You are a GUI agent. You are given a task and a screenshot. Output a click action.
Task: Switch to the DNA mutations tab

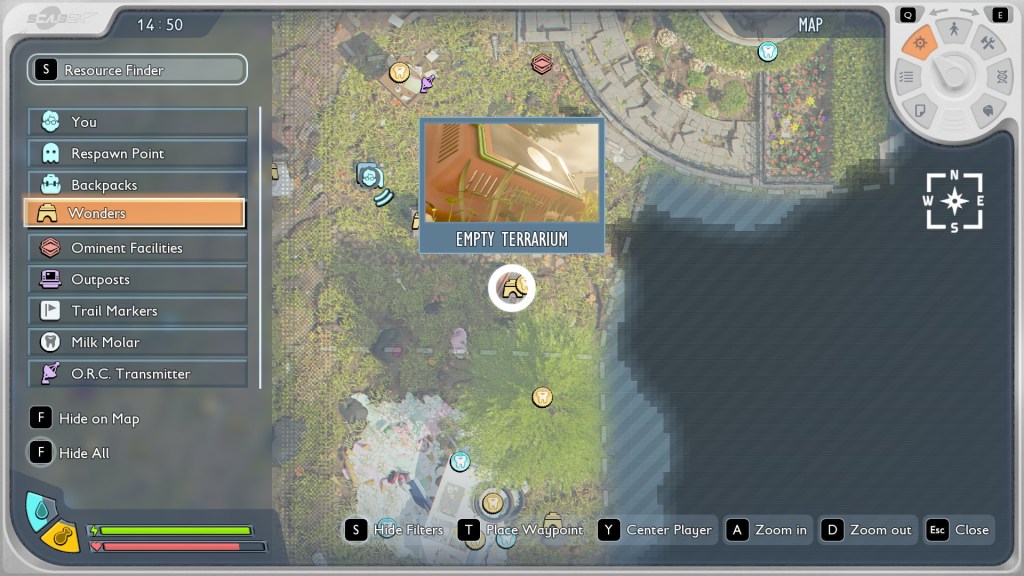(x=999, y=76)
